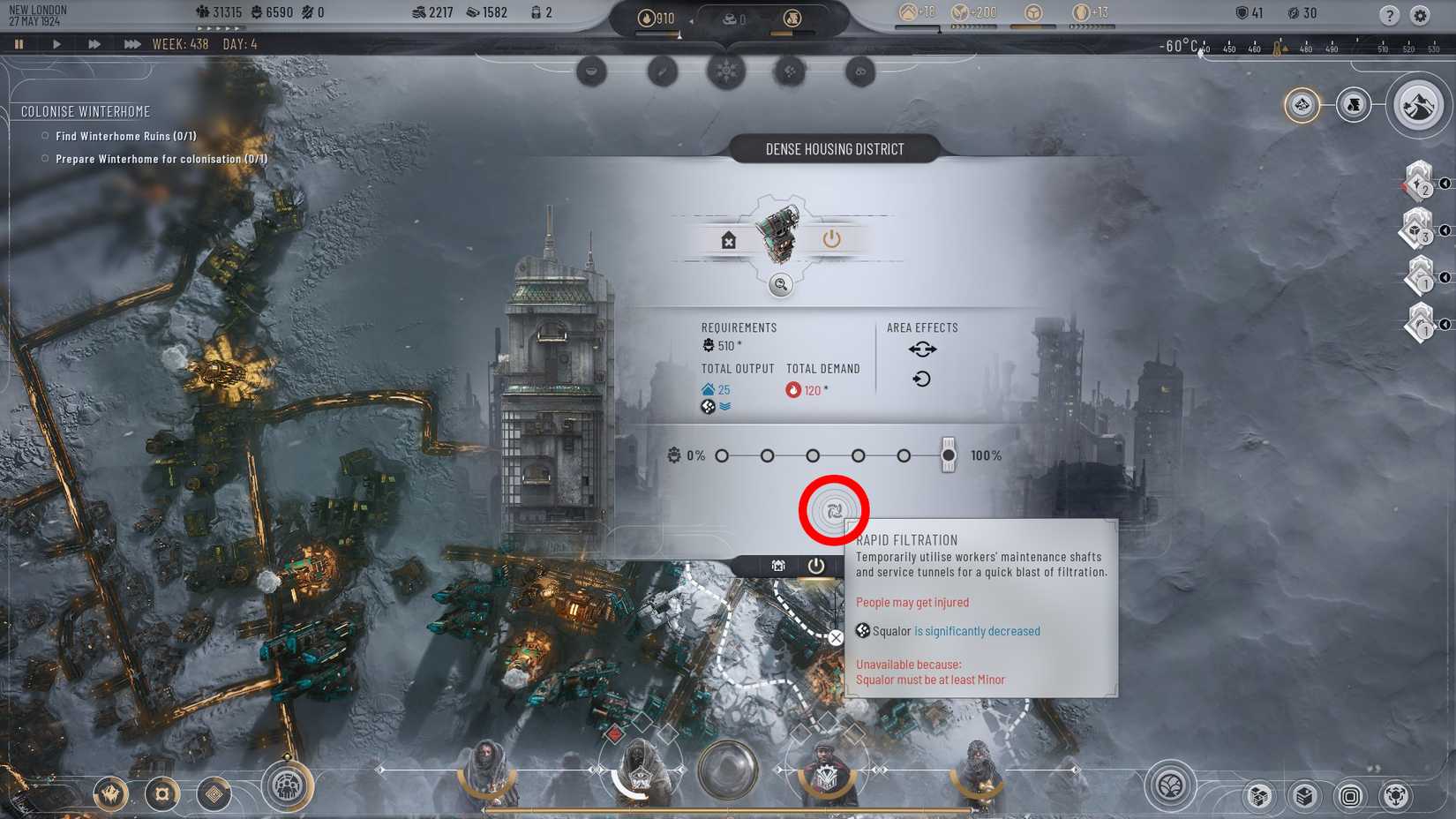Viewport: 1456px width, 819px height.
Task: Open the Colonise Winterhome objective entry
Action: tap(86, 111)
